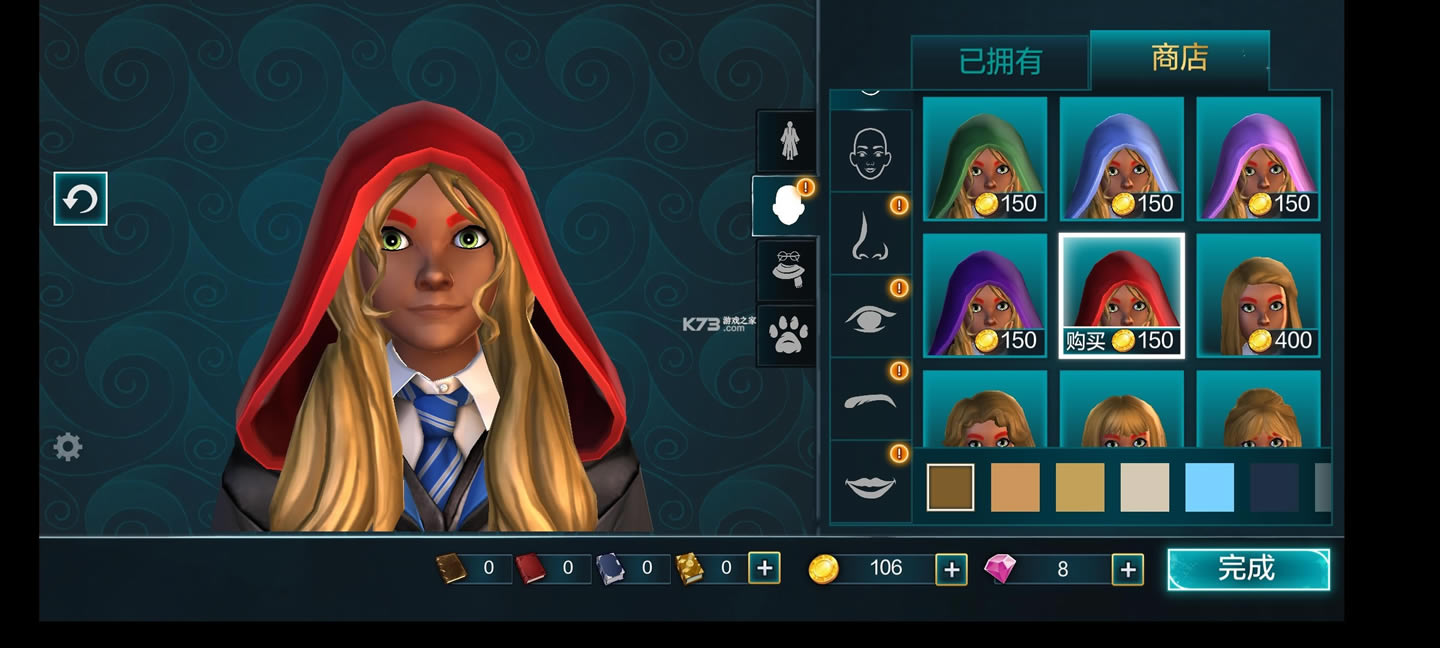The height and width of the screenshot is (648, 1440).
Task: Tap the 完成 finish button
Action: [1248, 569]
